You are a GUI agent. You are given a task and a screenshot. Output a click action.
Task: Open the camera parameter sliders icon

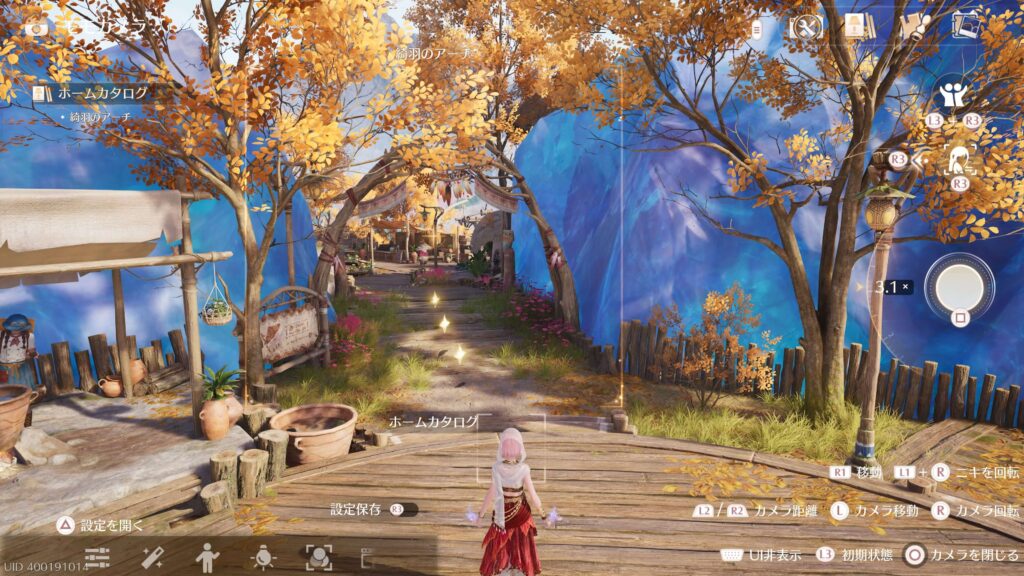click(x=97, y=557)
